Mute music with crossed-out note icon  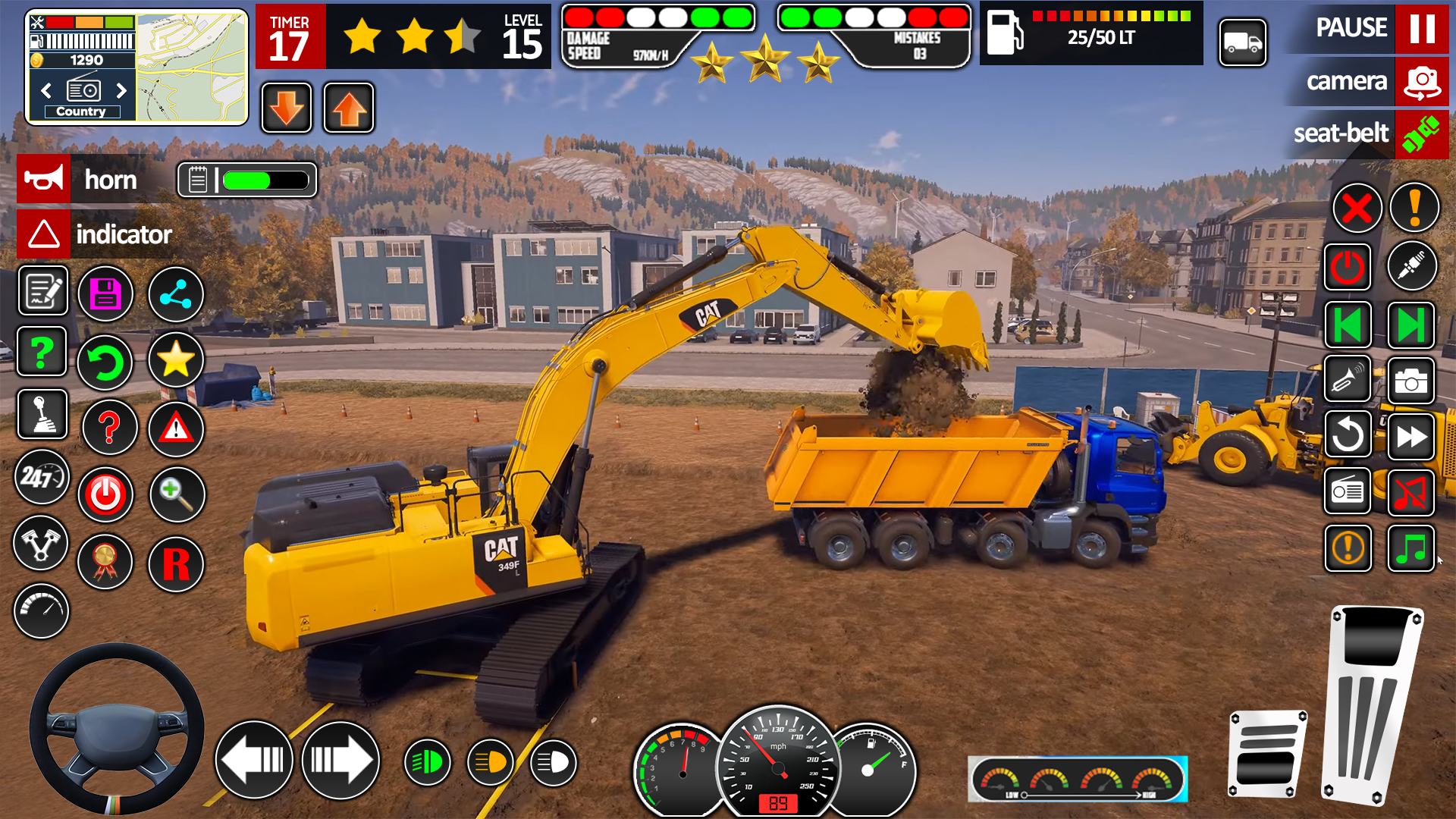coord(1410,493)
